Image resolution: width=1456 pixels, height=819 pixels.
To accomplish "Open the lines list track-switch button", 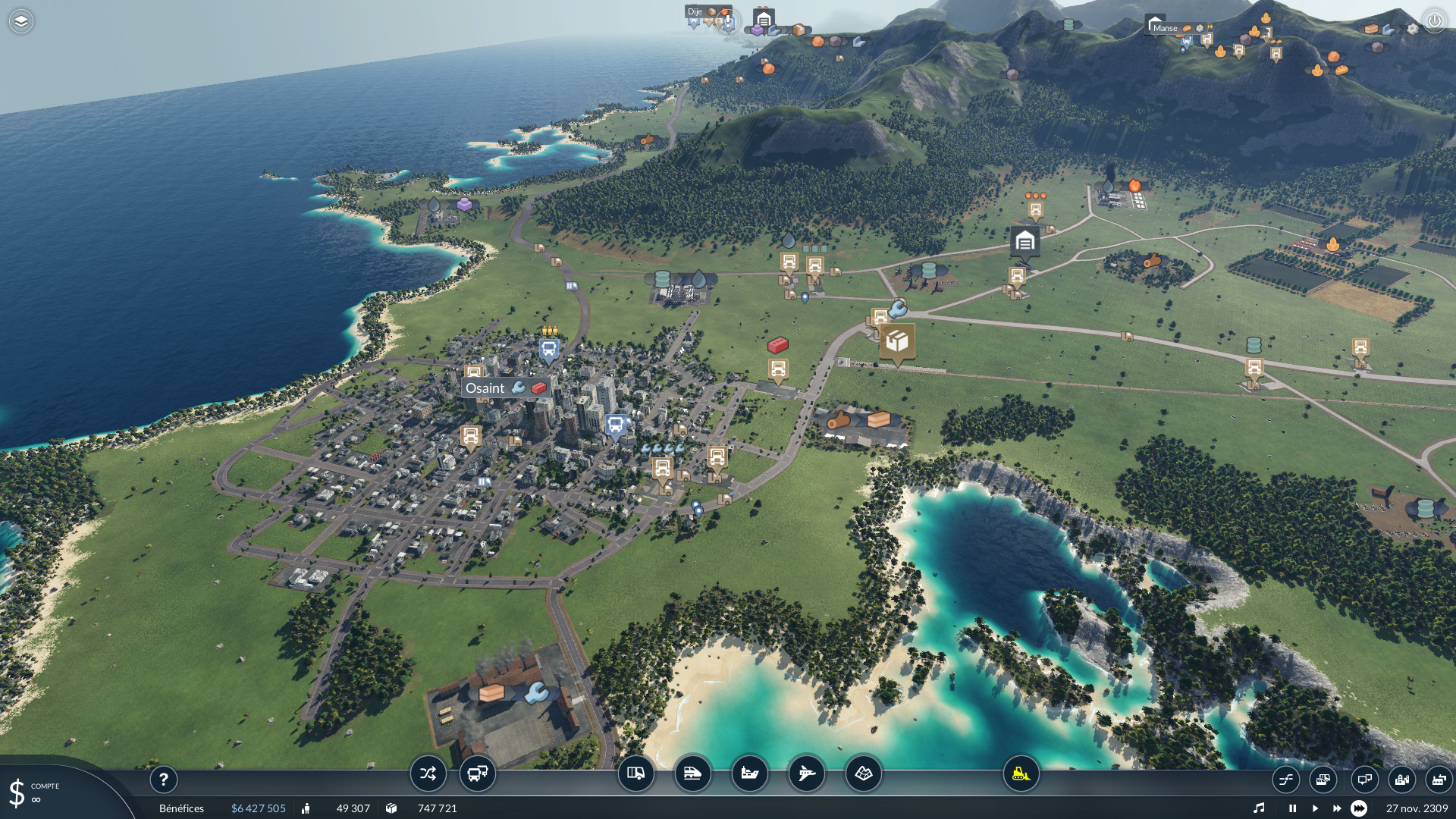I will [x=1286, y=779].
